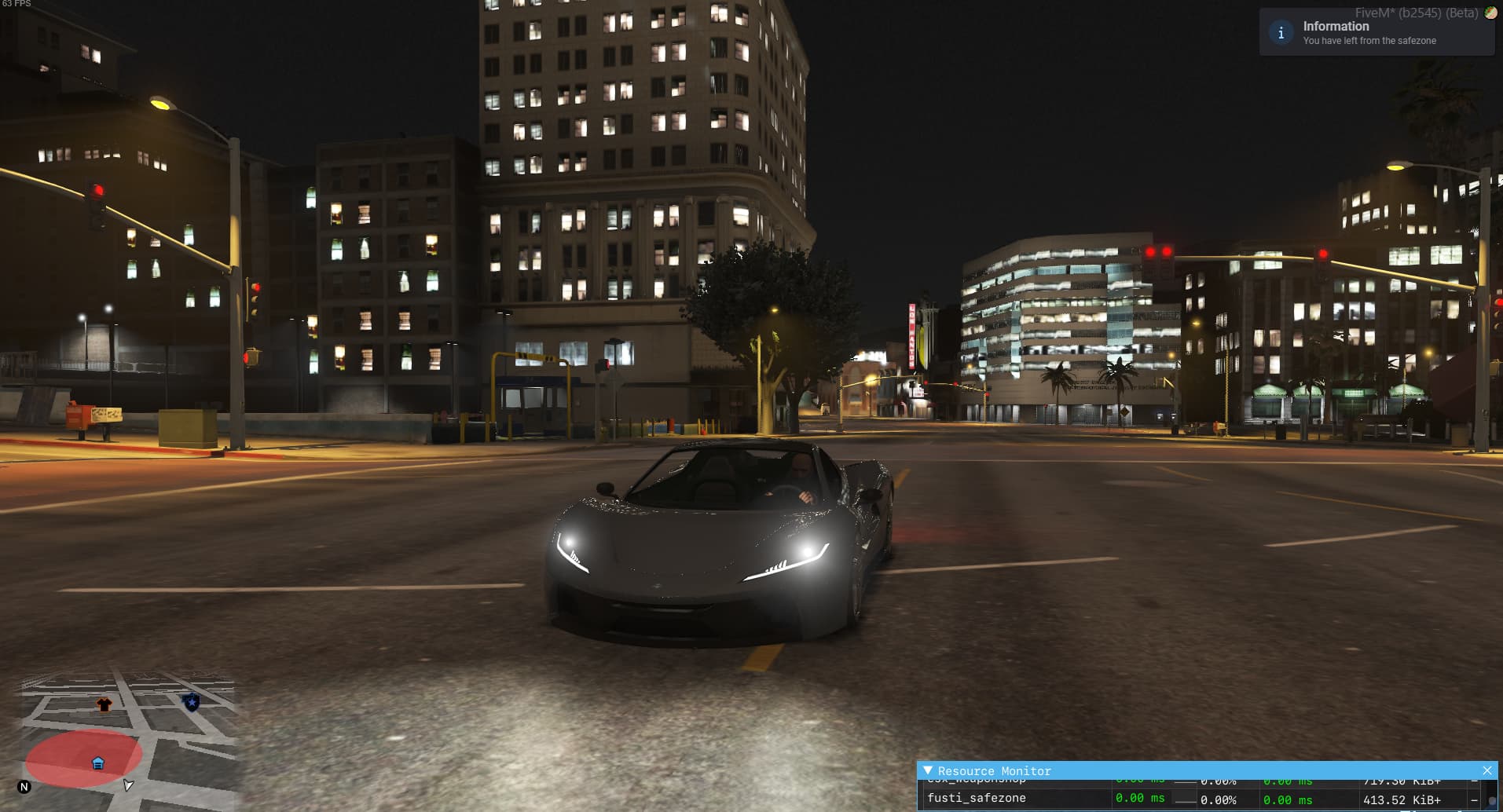Toggle the dash indicator on esx_weaponshop row
1503x812 pixels.
(1474, 781)
